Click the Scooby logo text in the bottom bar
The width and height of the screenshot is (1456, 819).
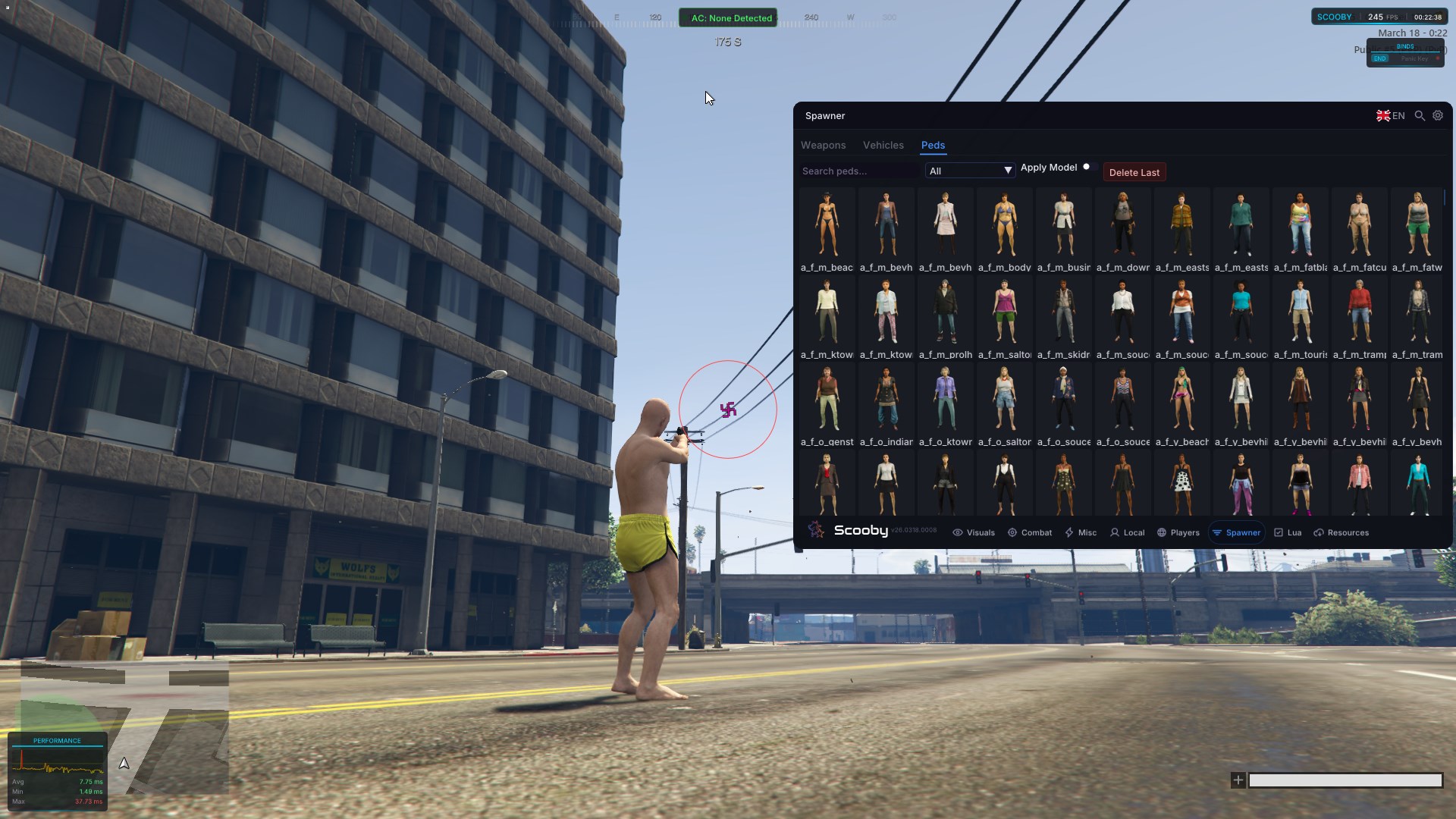tap(861, 531)
